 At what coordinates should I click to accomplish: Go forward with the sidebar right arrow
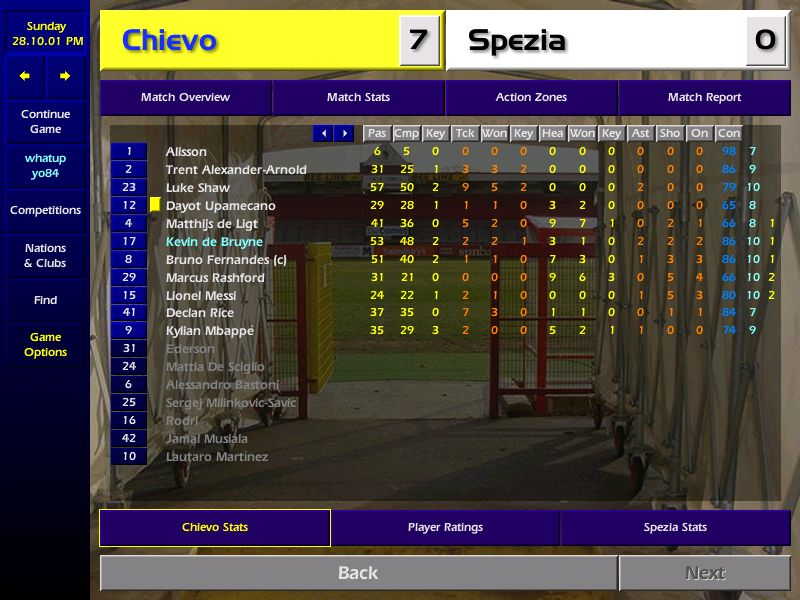pyautogui.click(x=65, y=76)
